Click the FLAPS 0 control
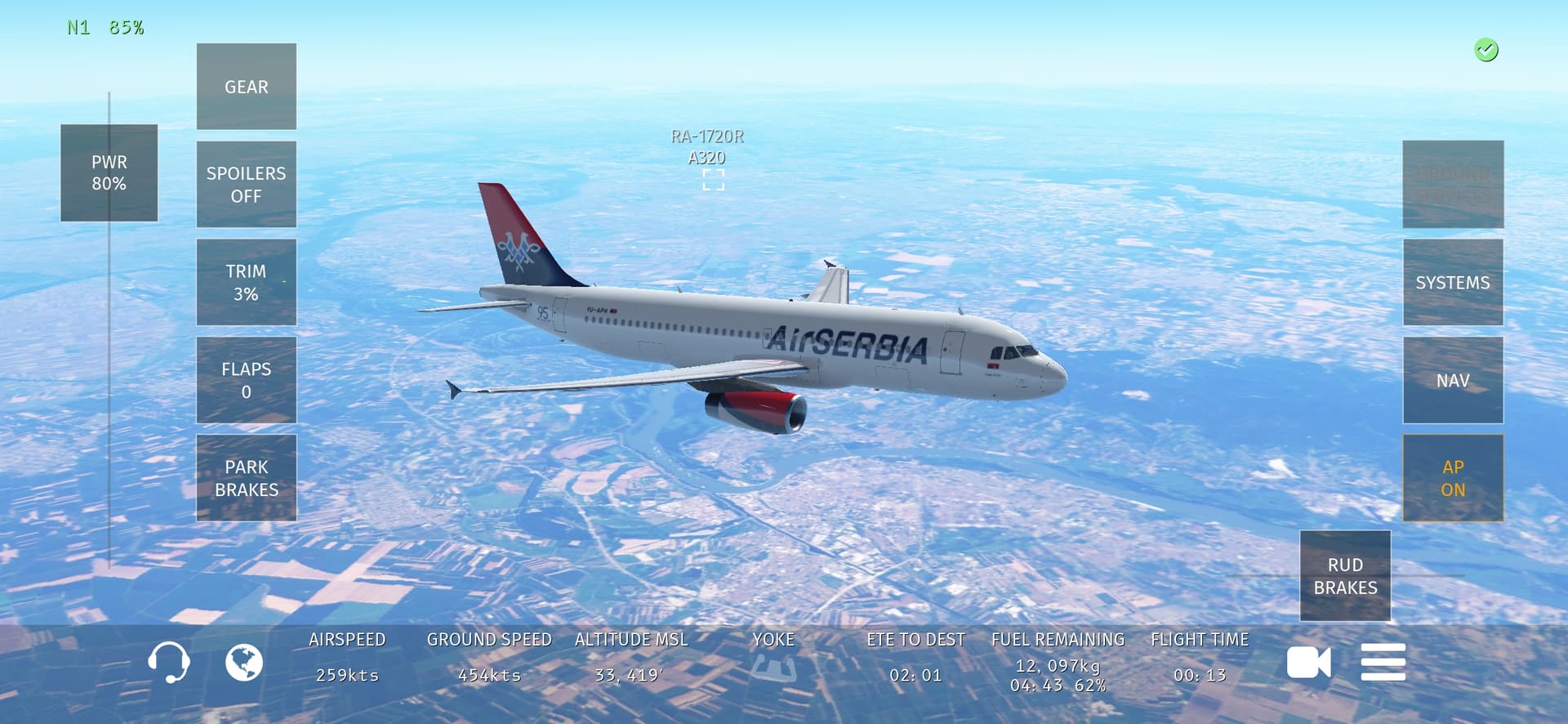Screen dimensions: 1568x724 click(246, 380)
